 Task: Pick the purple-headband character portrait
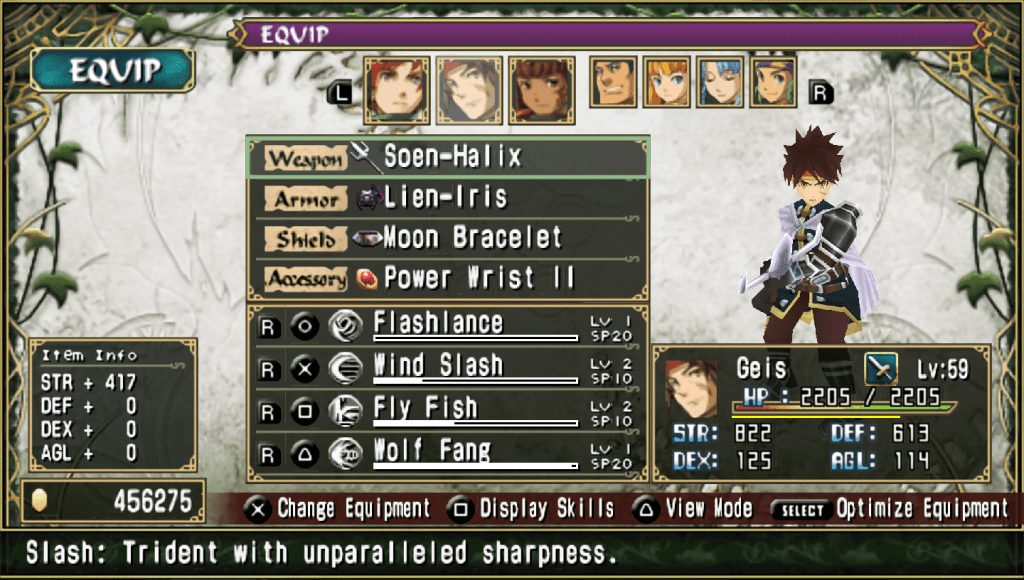pyautogui.click(x=773, y=82)
